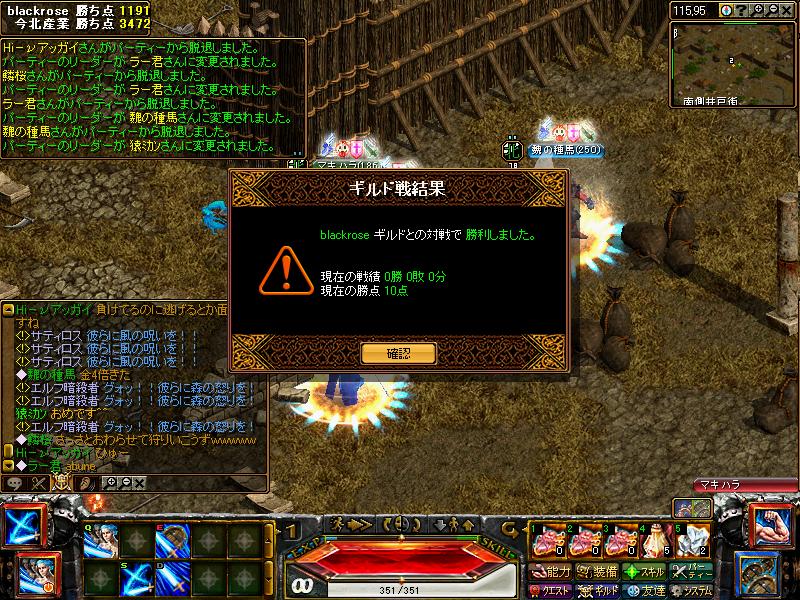Image resolution: width=800 pixels, height=600 pixels.
Task: Use the red potion in slot 4
Action: coord(655,541)
